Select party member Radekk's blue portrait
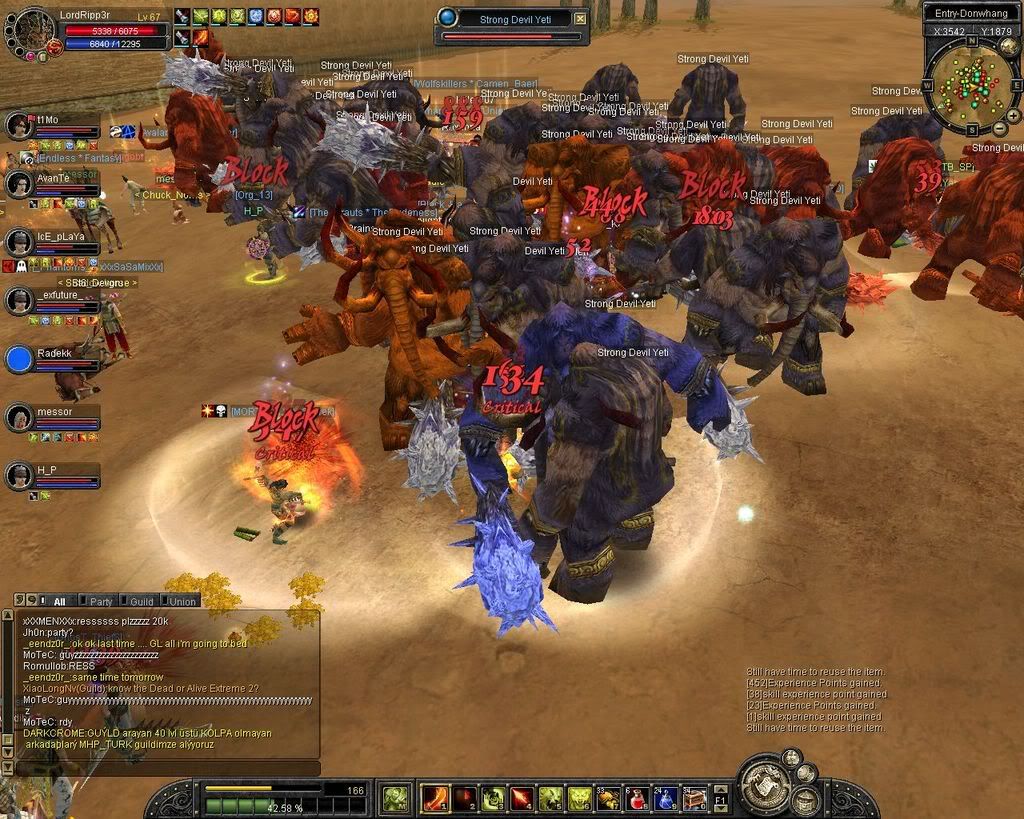This screenshot has height=819, width=1024. click(x=19, y=359)
